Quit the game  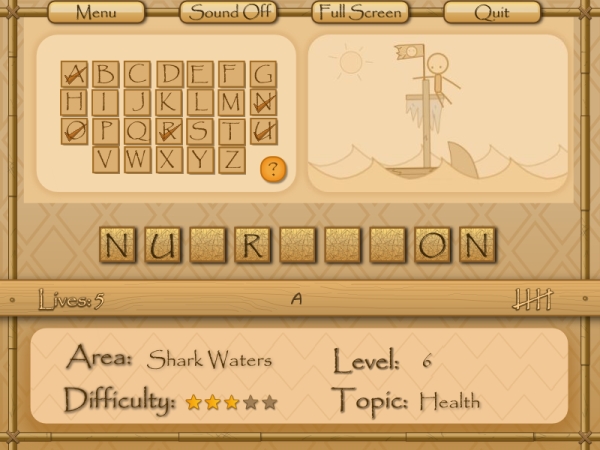point(492,13)
